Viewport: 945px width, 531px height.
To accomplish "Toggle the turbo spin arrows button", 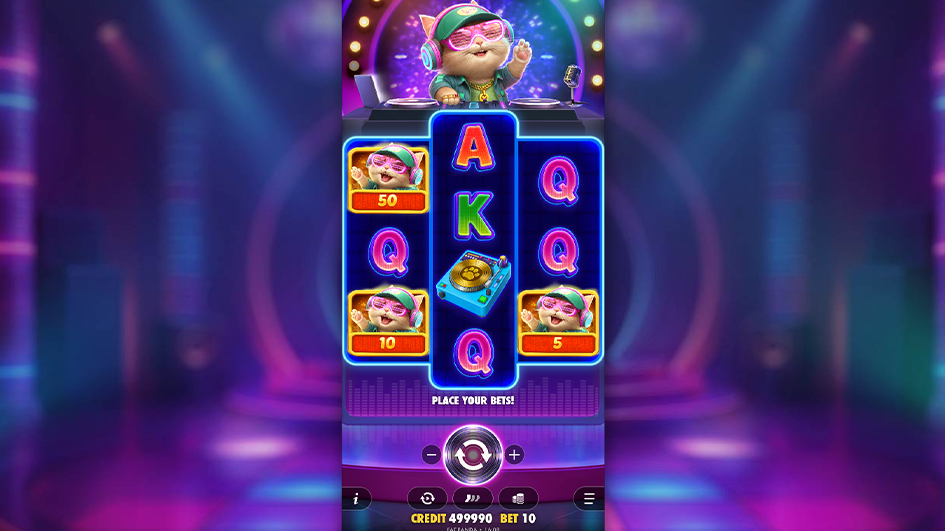I will (x=472, y=498).
